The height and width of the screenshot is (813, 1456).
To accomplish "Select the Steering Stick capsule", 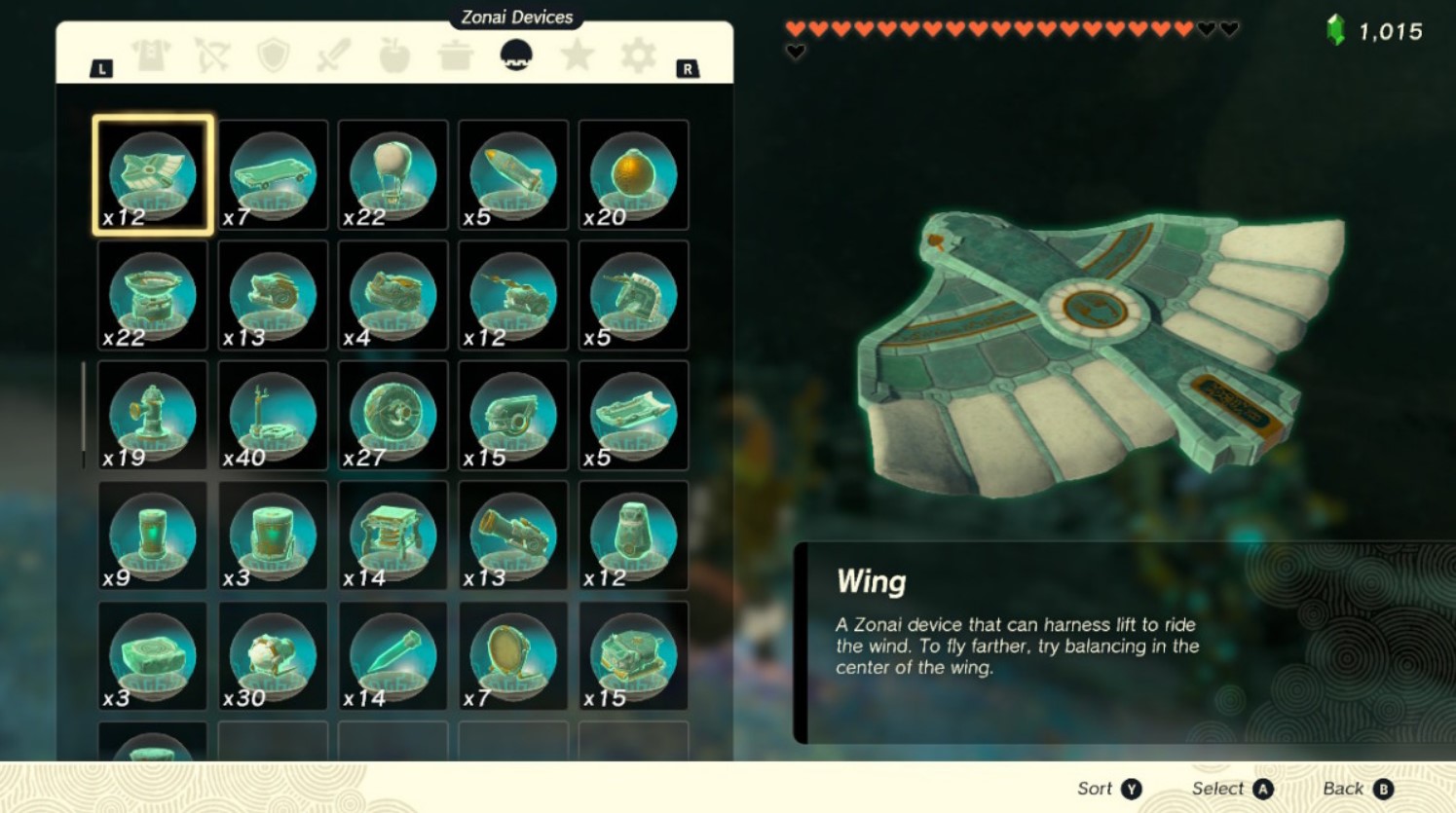I will pos(273,417).
